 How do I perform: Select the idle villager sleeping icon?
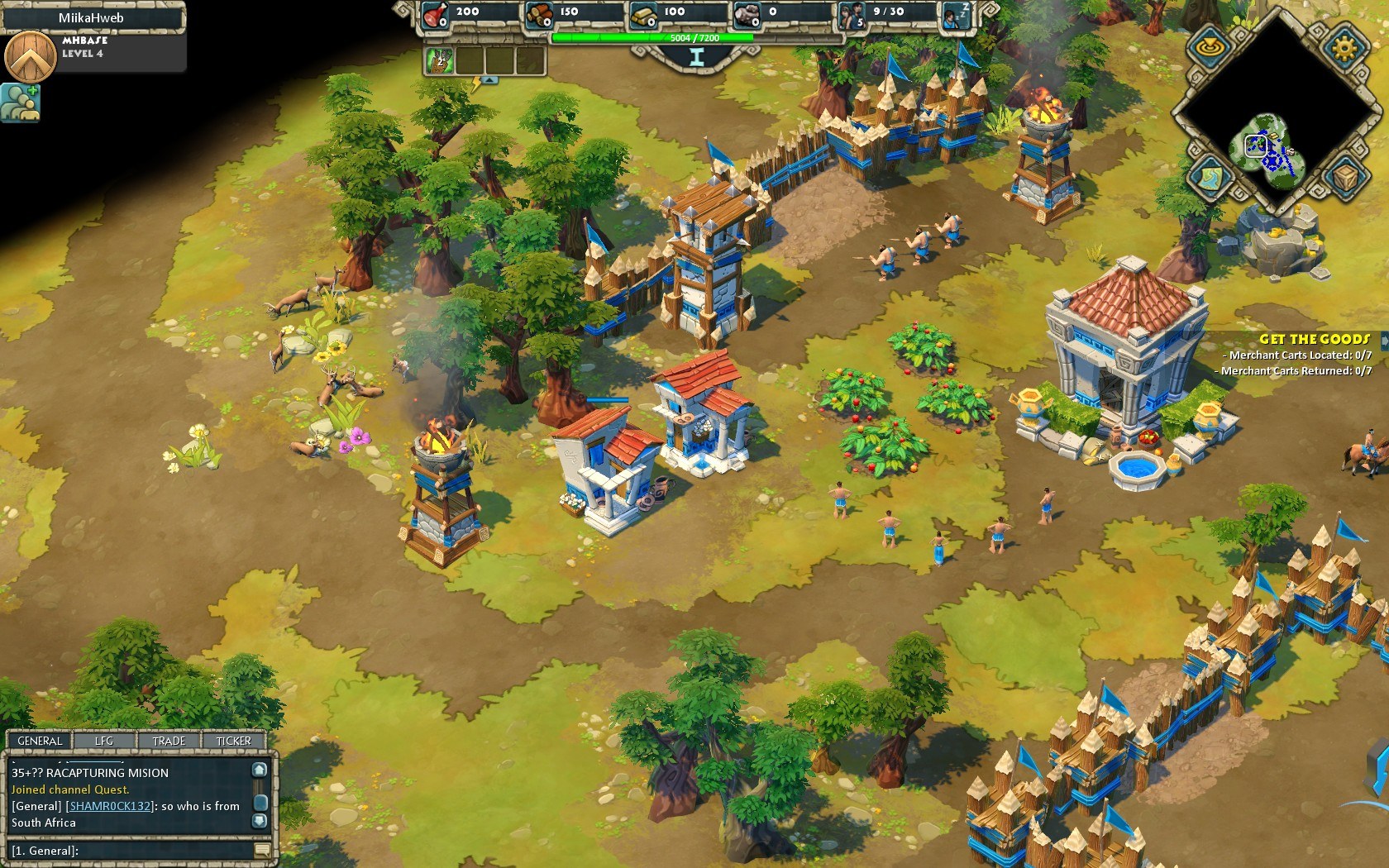[x=955, y=16]
